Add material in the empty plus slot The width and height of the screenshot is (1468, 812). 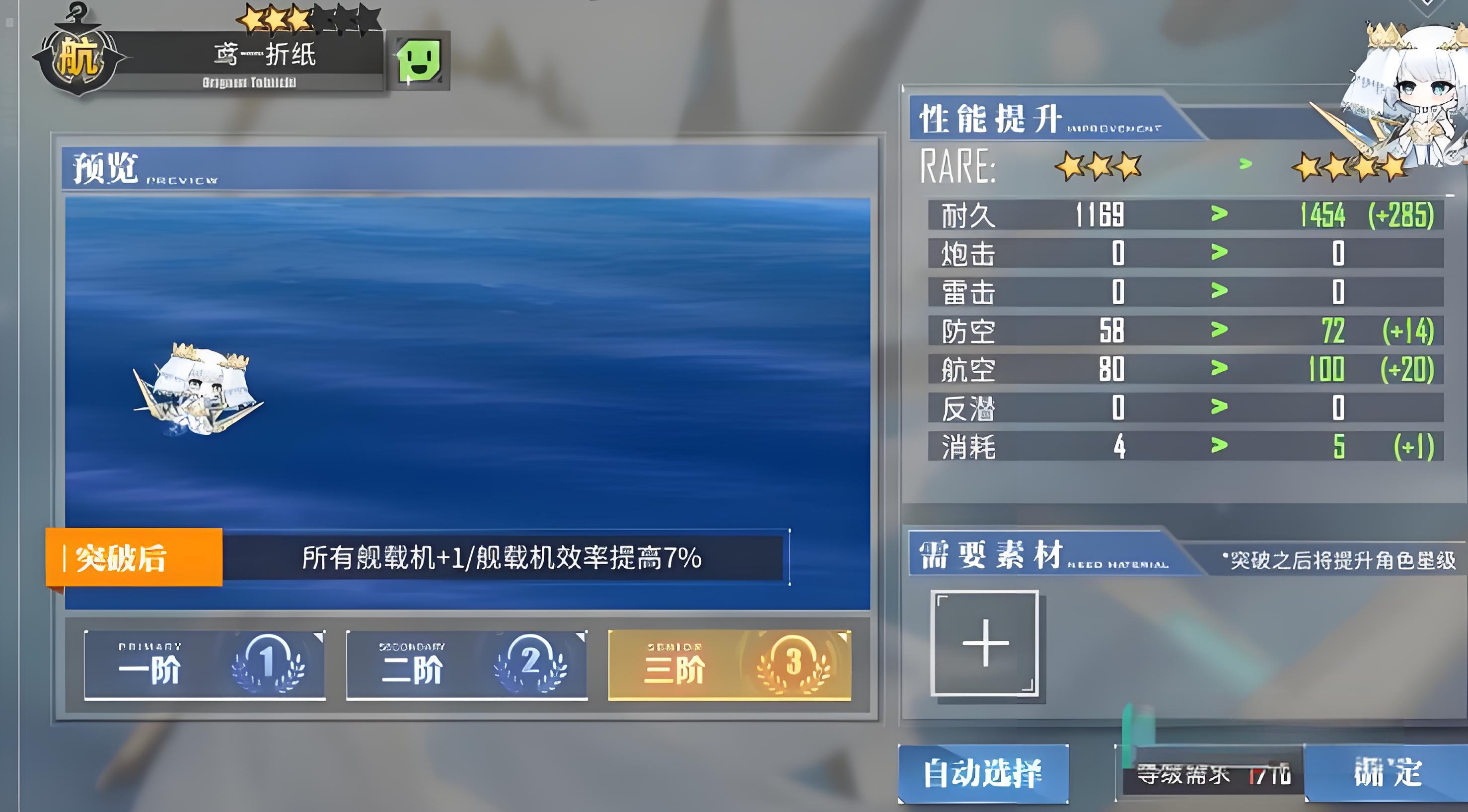click(984, 643)
